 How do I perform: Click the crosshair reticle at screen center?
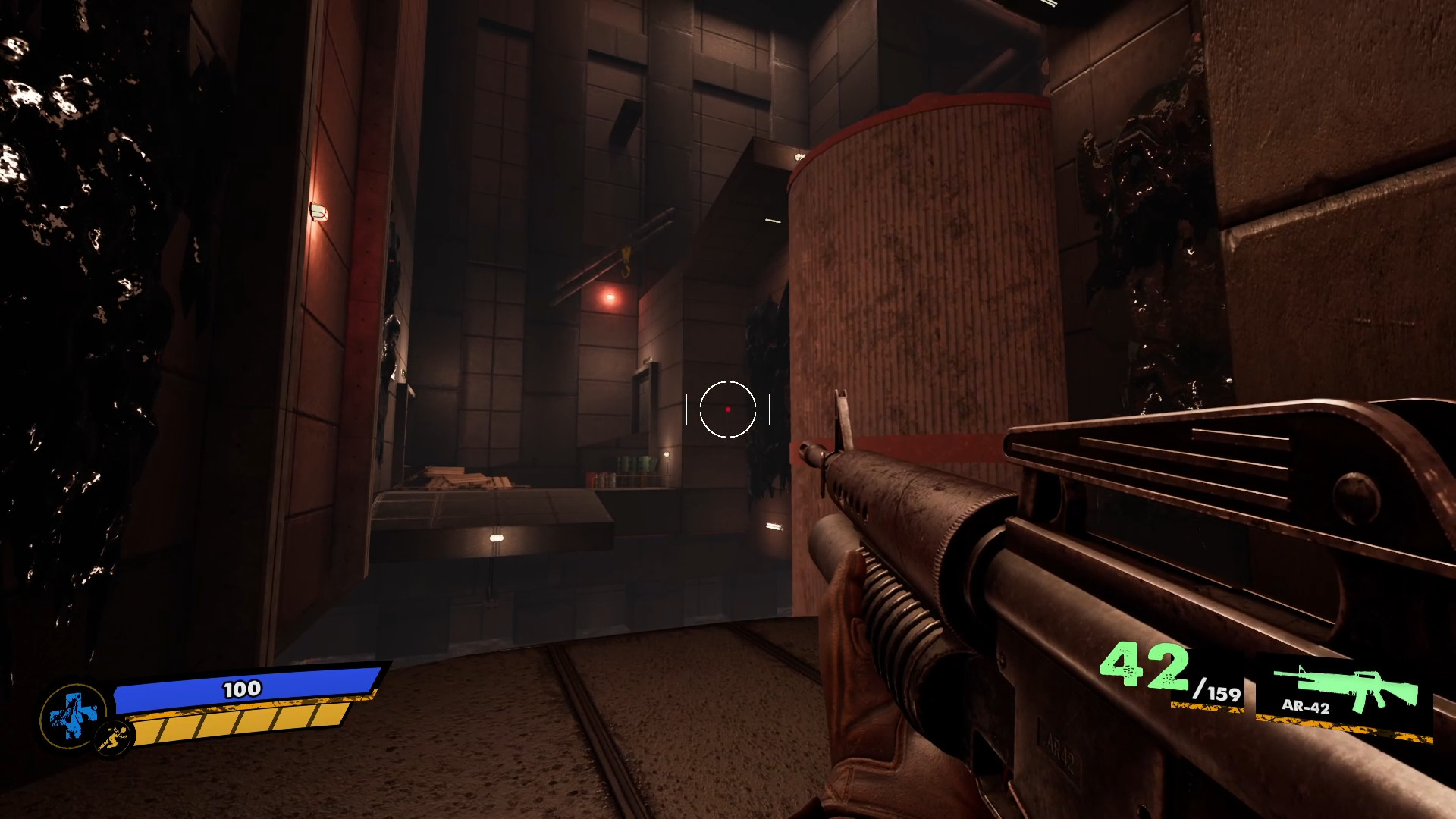point(728,409)
